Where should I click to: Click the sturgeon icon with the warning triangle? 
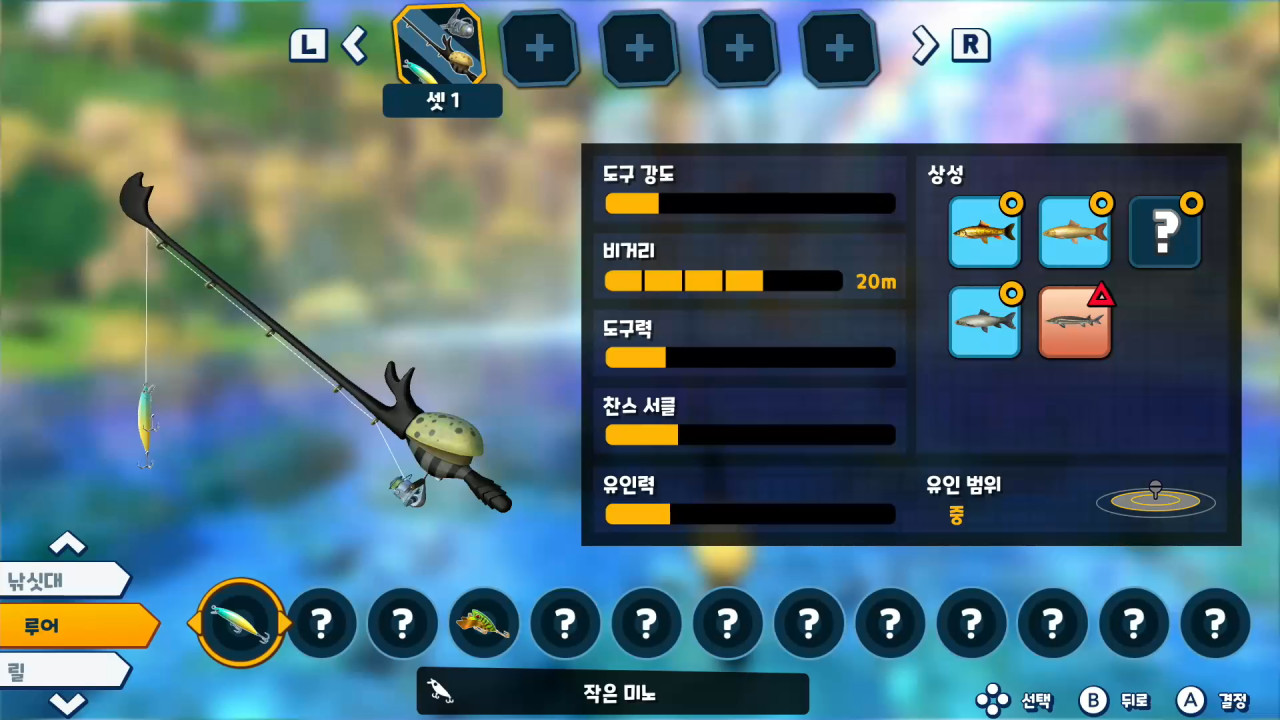pos(1074,322)
